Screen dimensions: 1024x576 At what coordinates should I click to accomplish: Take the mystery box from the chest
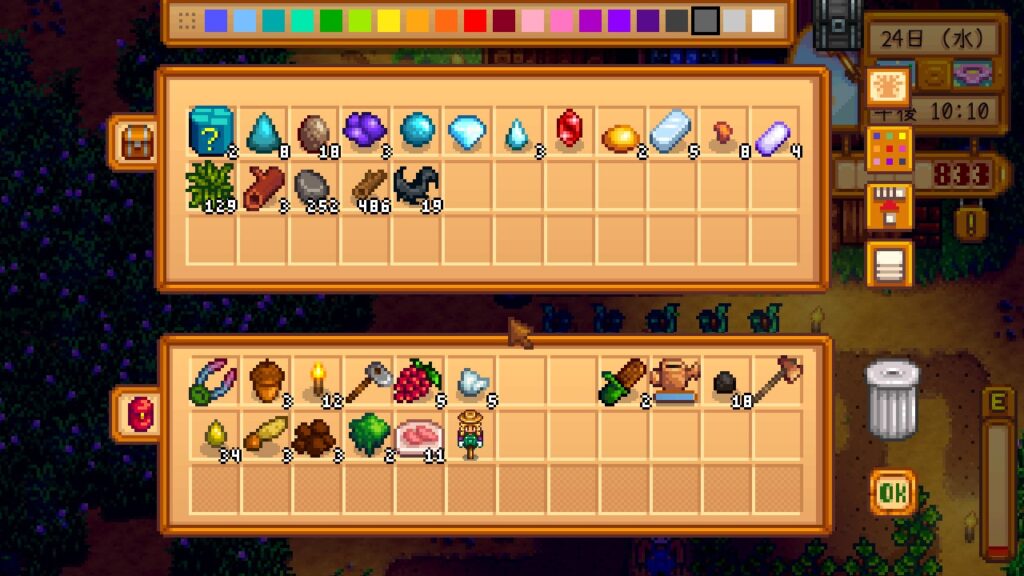[210, 131]
